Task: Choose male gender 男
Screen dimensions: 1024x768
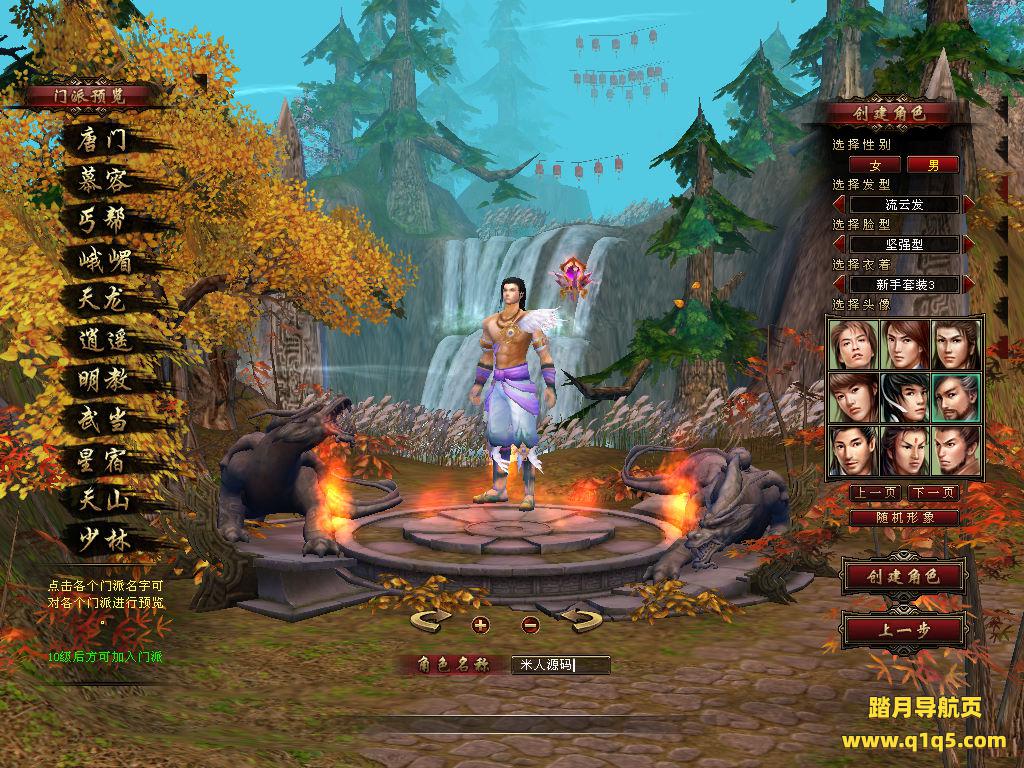Action: pyautogui.click(x=933, y=165)
